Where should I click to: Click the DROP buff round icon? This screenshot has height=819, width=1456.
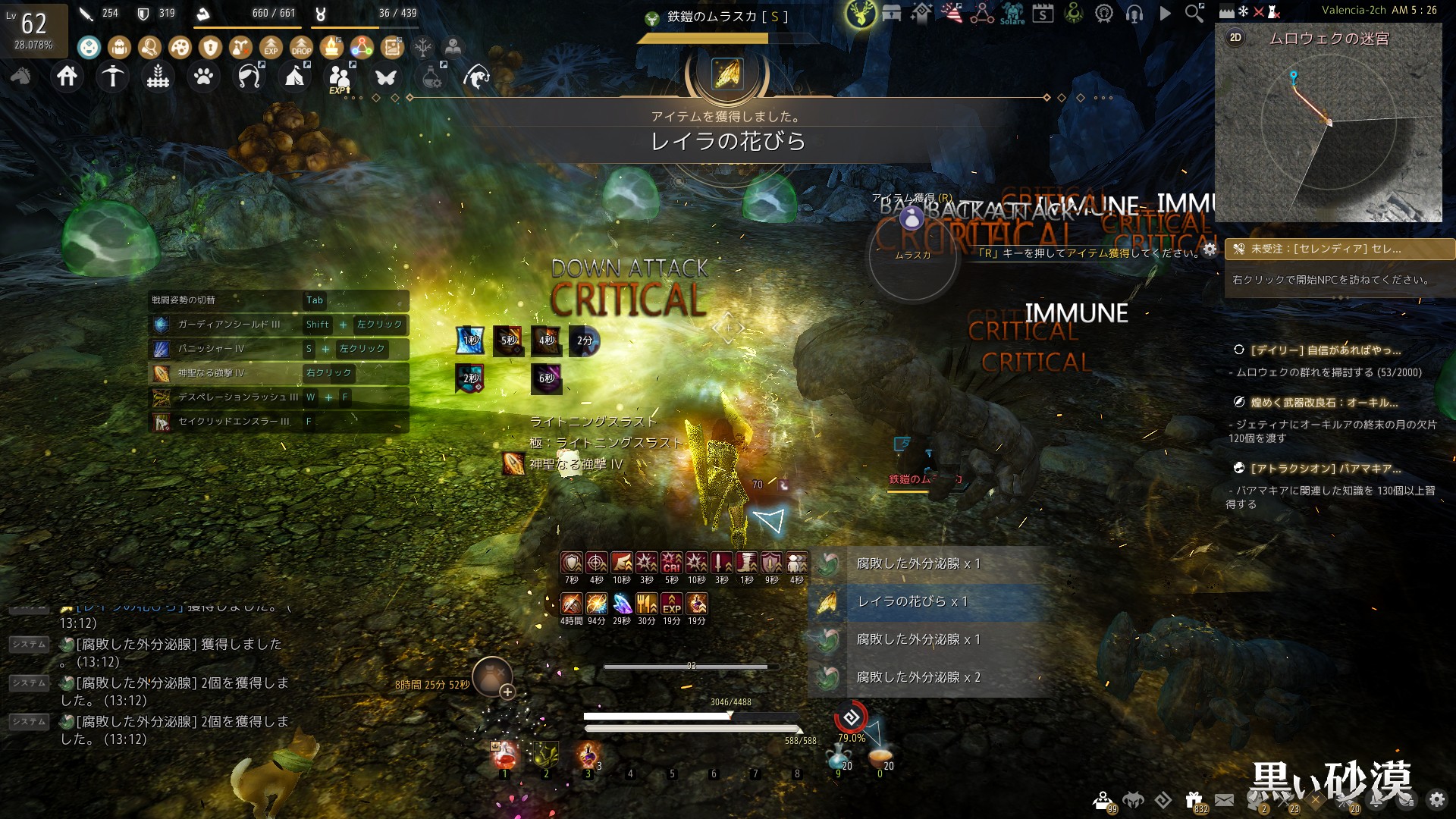coord(301,48)
